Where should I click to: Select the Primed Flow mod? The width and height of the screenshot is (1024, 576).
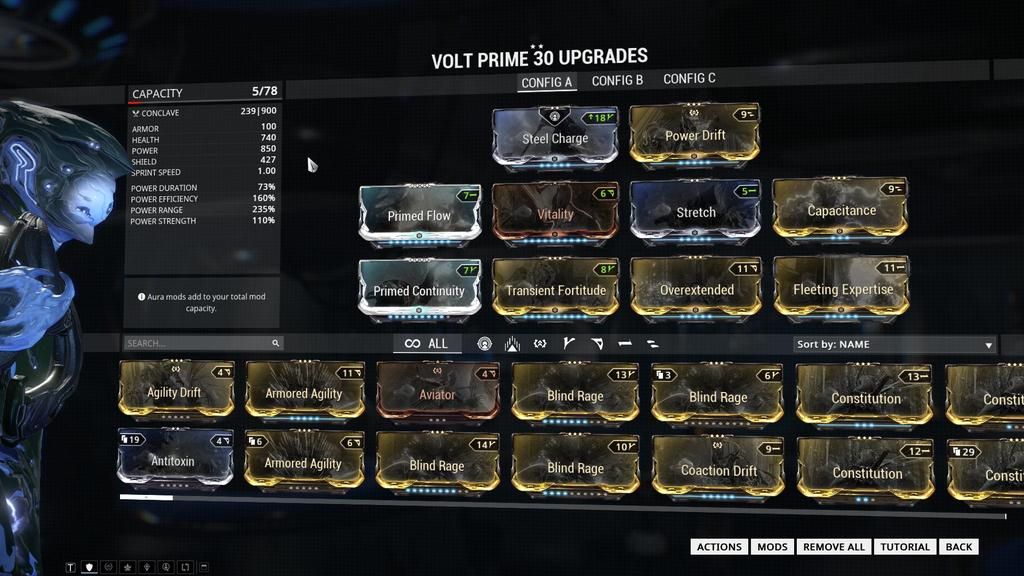(419, 215)
